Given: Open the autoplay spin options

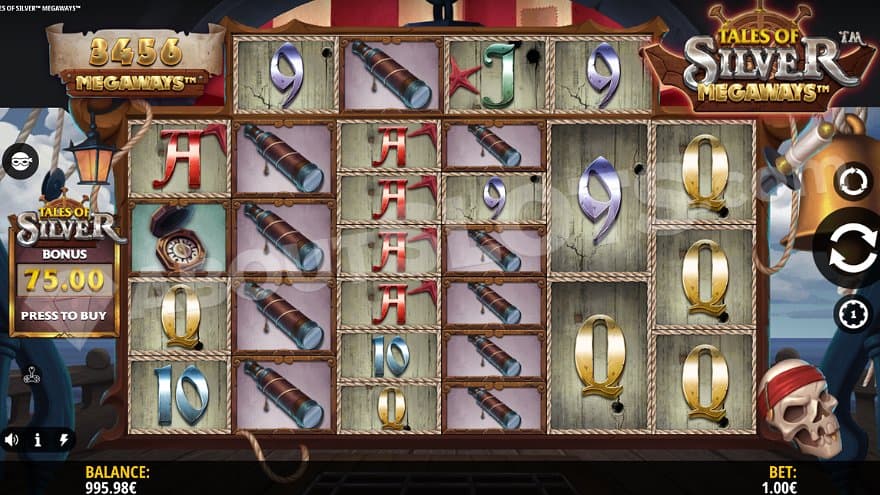Looking at the screenshot, I should (x=852, y=182).
